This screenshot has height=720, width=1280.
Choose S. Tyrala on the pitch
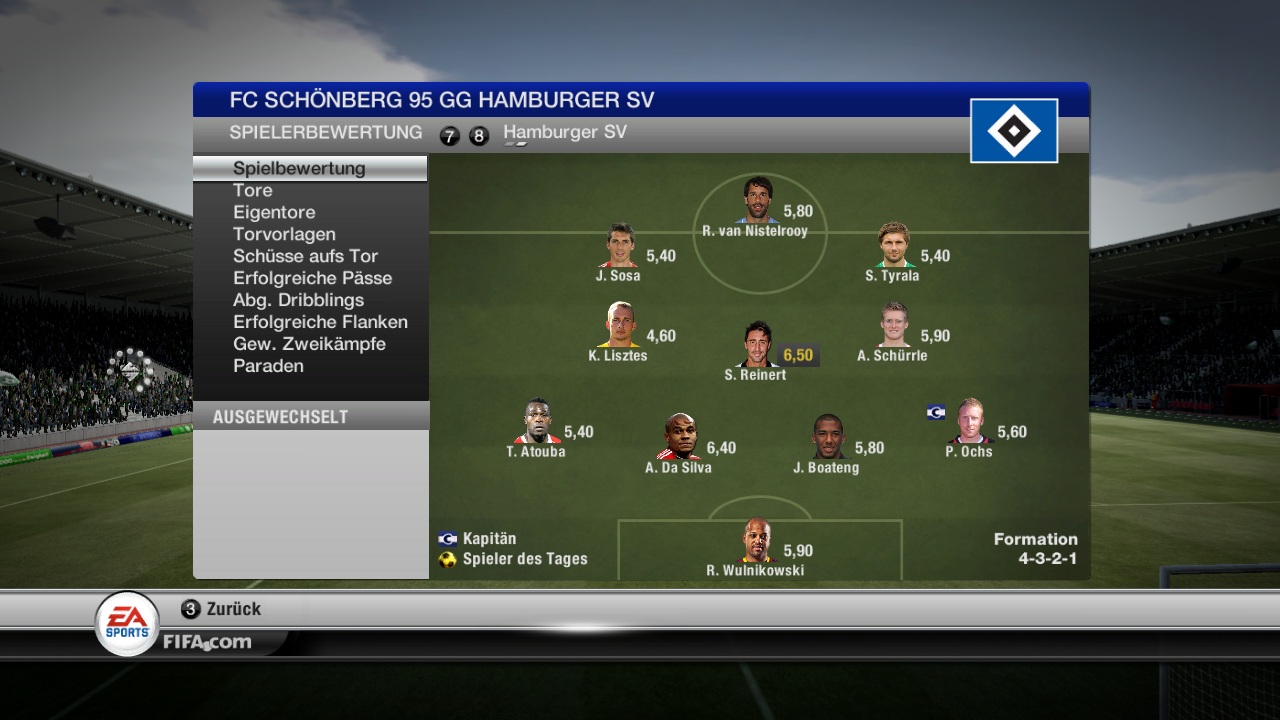click(x=893, y=245)
